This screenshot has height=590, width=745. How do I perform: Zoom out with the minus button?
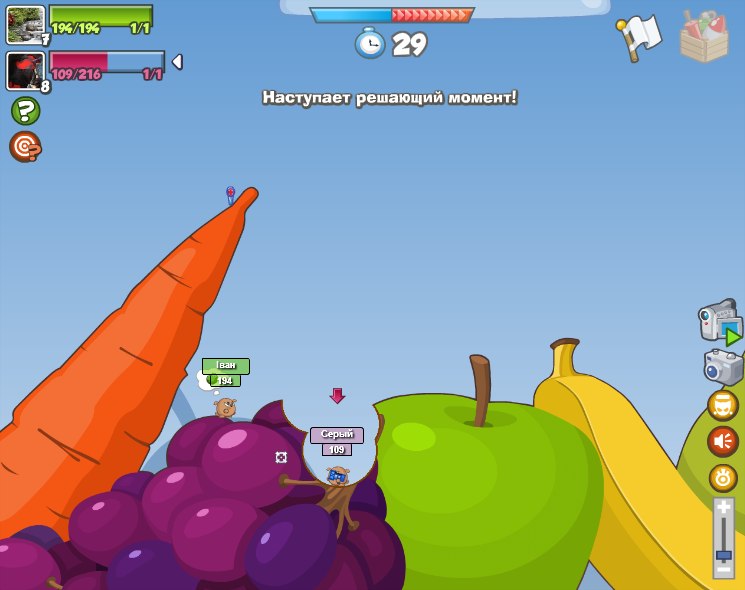[x=723, y=571]
